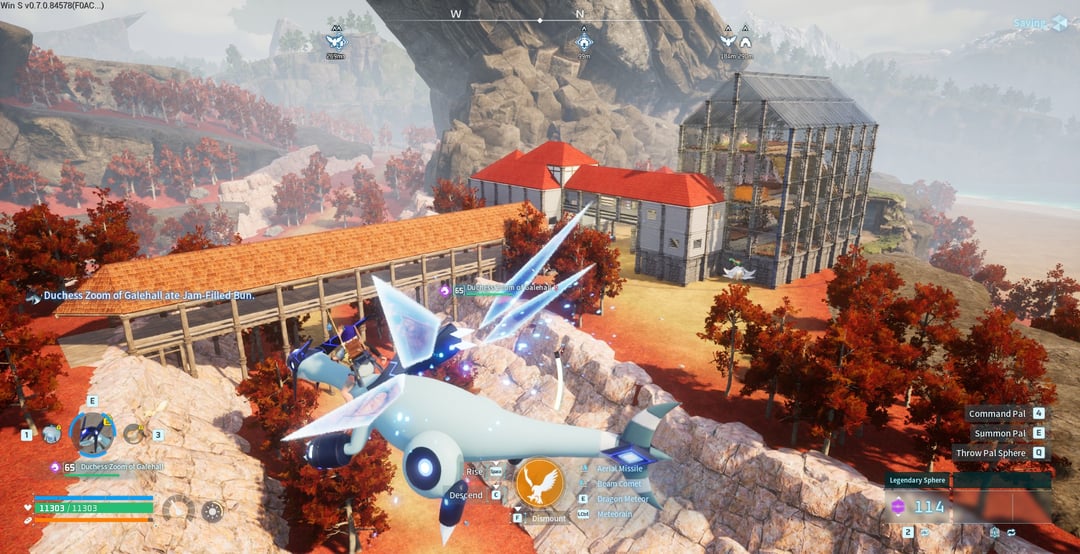This screenshot has height=554, width=1080.
Task: Select the active pal portrait in party wheel
Action: (91, 433)
